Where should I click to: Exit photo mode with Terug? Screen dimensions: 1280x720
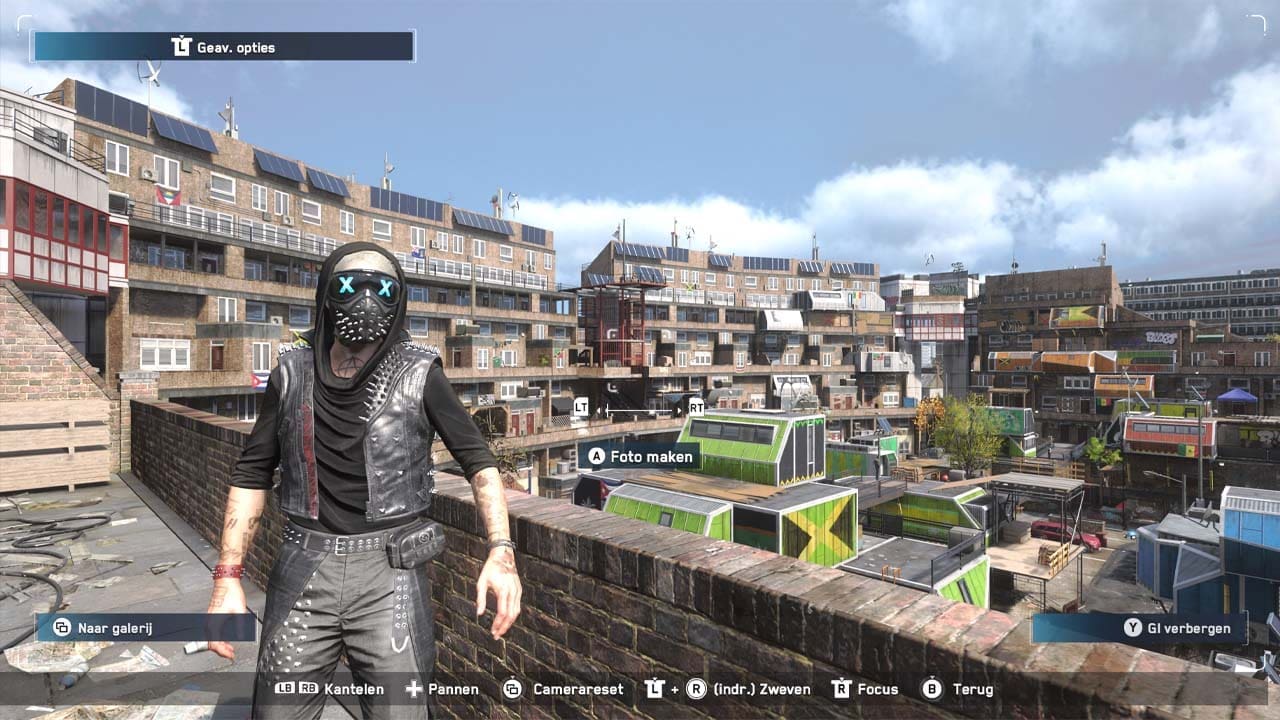pos(958,689)
